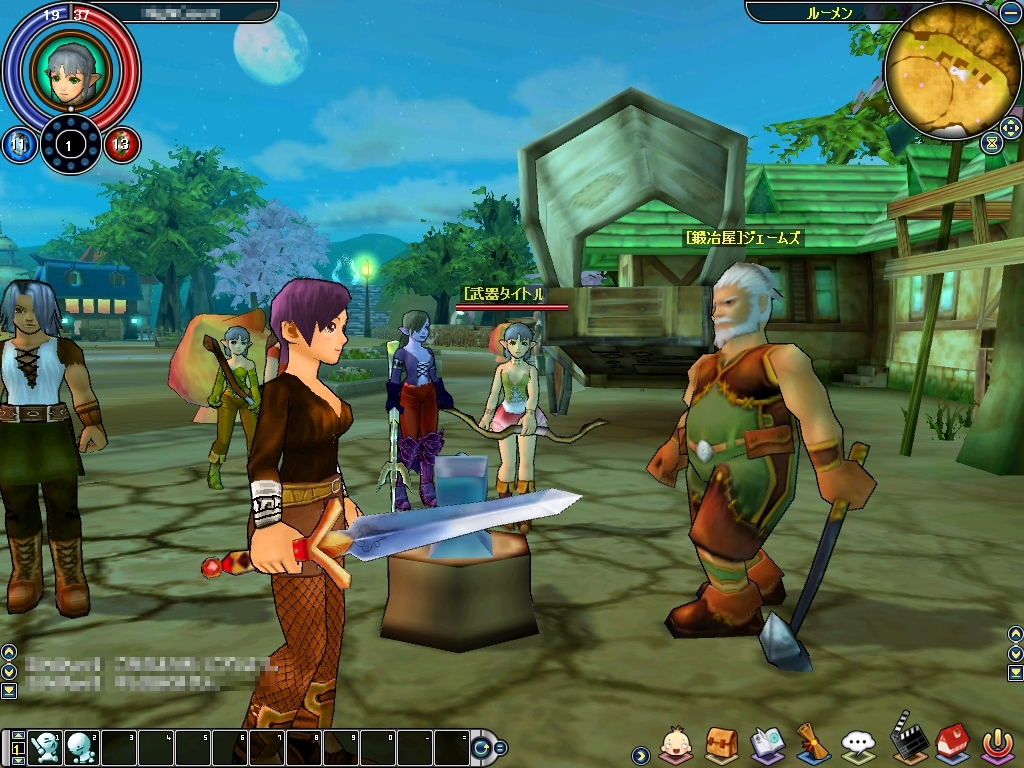Select the sword-wielding figure skill in slot 1
This screenshot has width=1024, height=768.
[44, 747]
